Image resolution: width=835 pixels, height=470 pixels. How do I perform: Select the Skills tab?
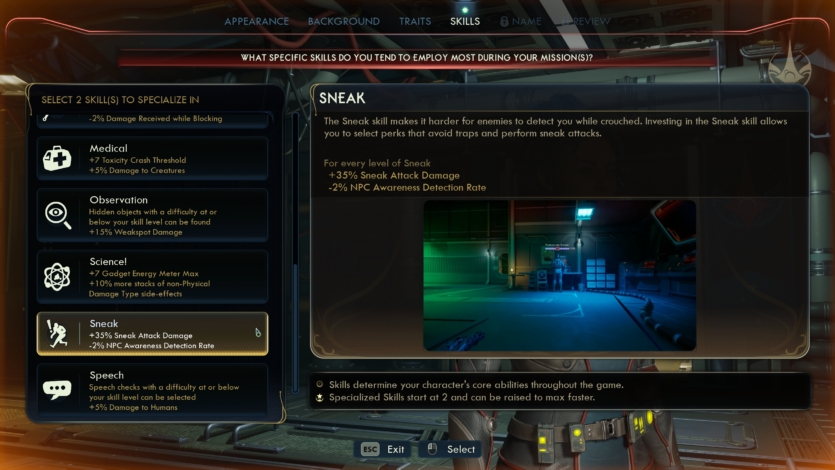click(465, 21)
